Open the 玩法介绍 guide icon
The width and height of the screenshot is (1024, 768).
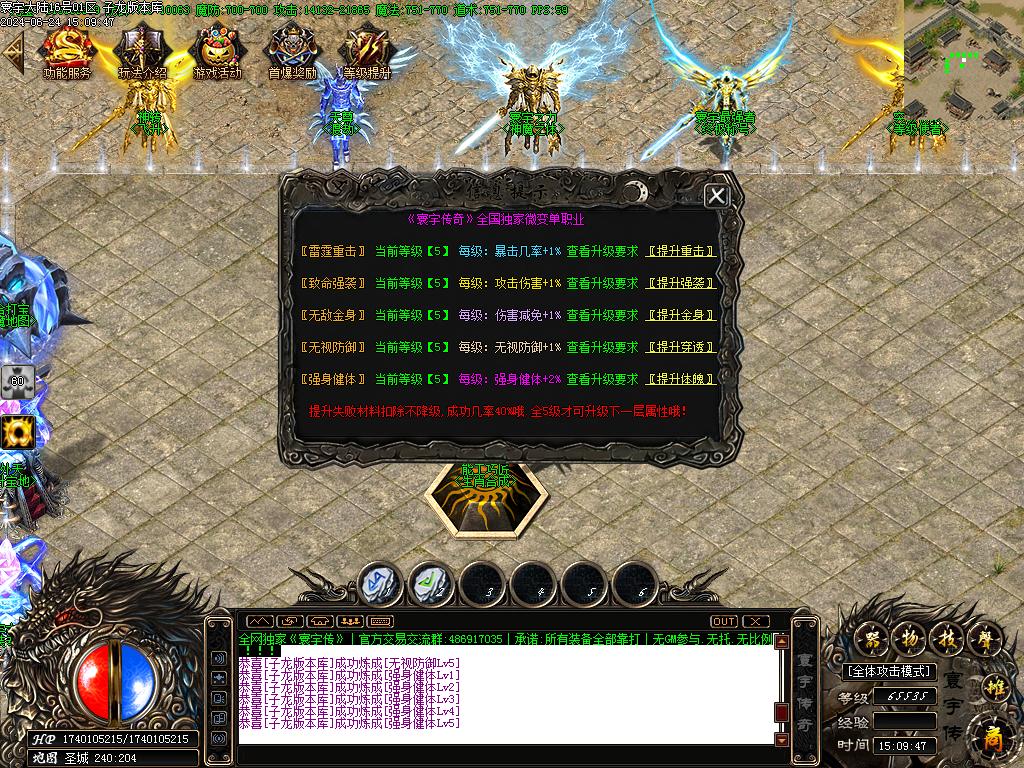point(142,52)
